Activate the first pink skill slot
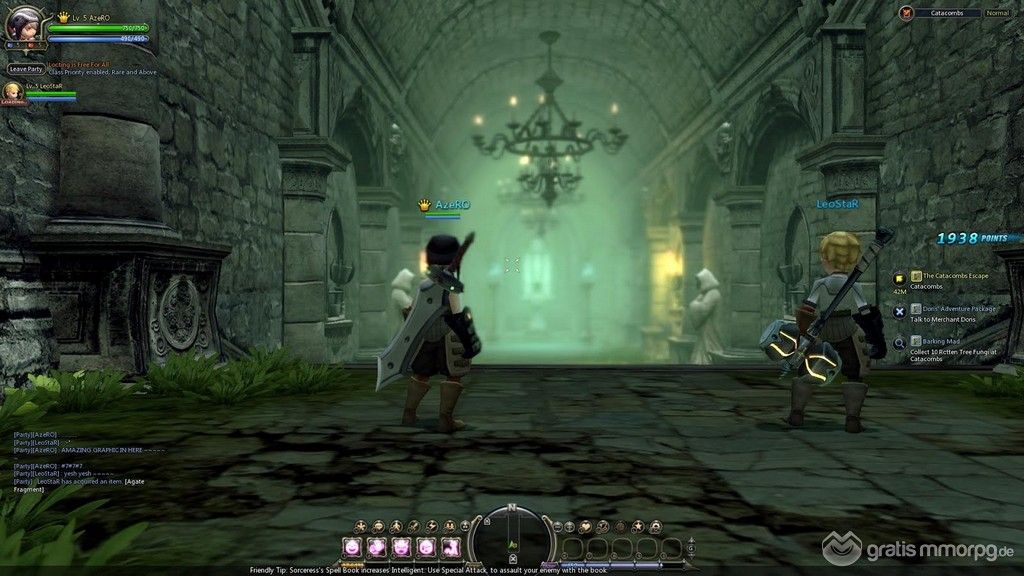1024x576 pixels. click(x=352, y=547)
